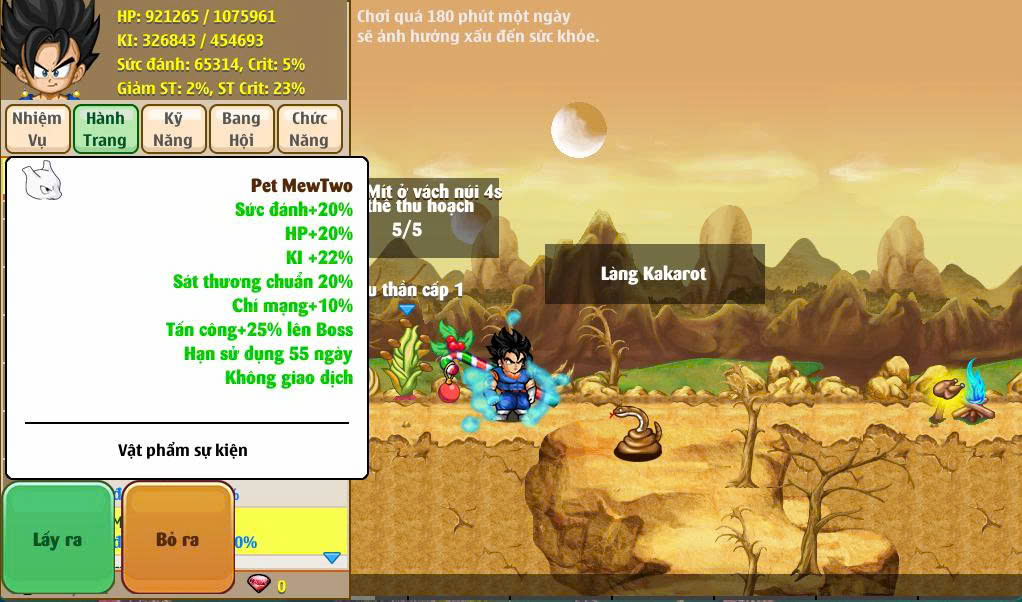Show the Bang Hội tab
Image resolution: width=1022 pixels, height=602 pixels.
[x=241, y=129]
